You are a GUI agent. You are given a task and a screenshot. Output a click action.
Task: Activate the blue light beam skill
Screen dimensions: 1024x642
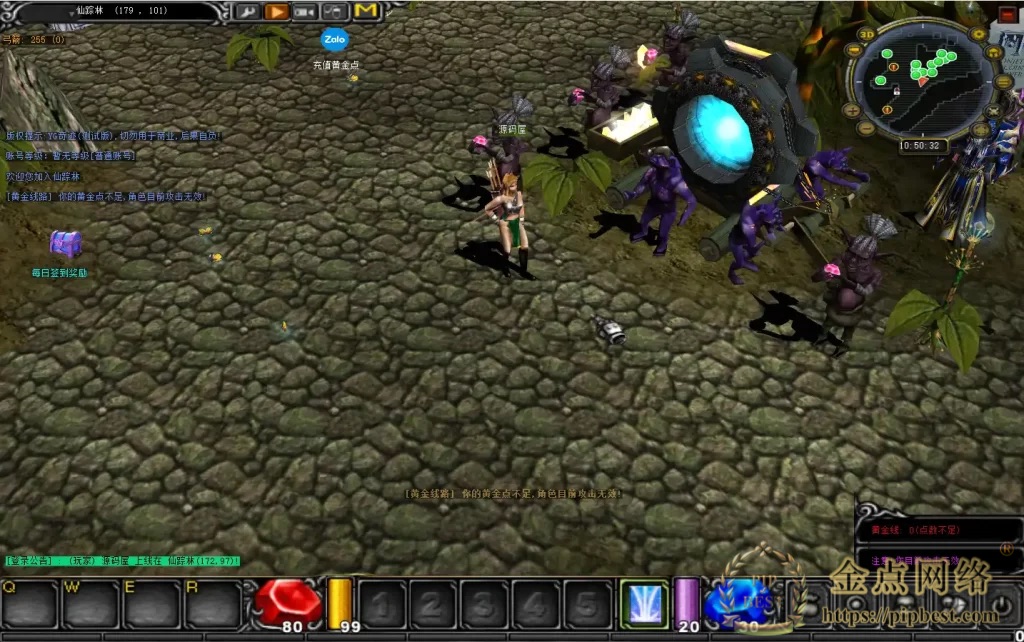tap(645, 603)
